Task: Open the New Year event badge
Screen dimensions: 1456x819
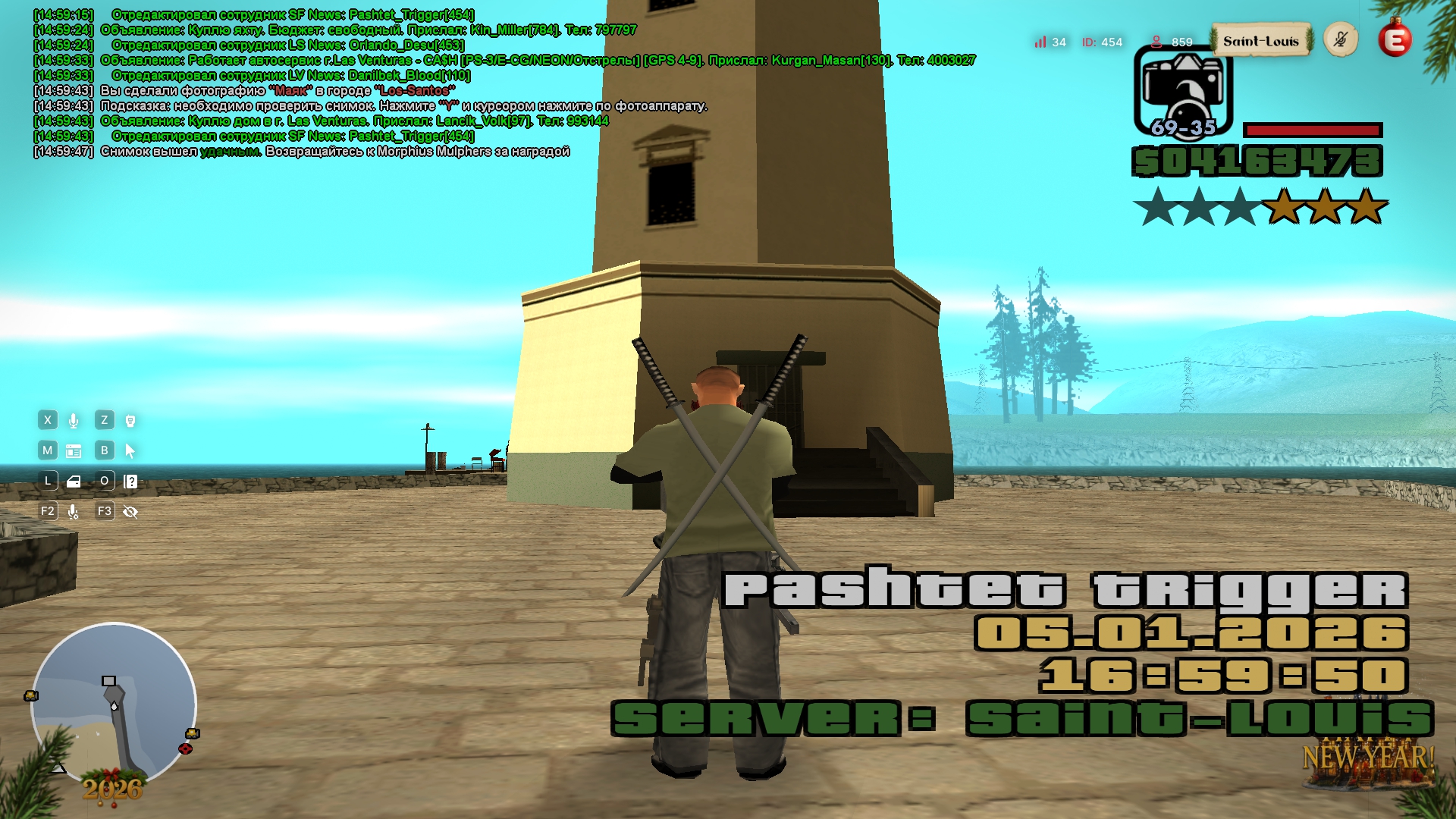Action: coord(1368,766)
